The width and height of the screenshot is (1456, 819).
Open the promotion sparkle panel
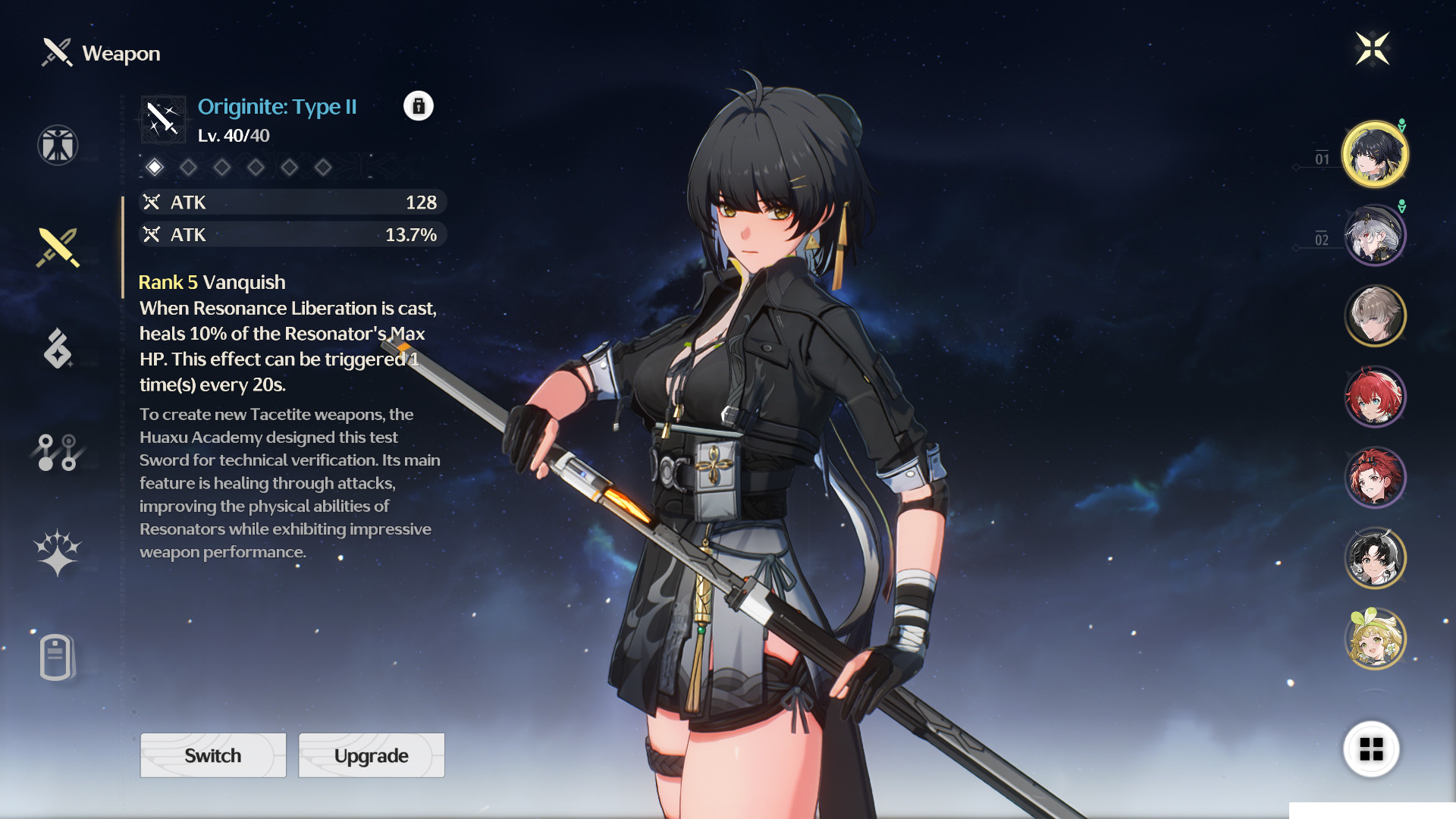(x=57, y=553)
